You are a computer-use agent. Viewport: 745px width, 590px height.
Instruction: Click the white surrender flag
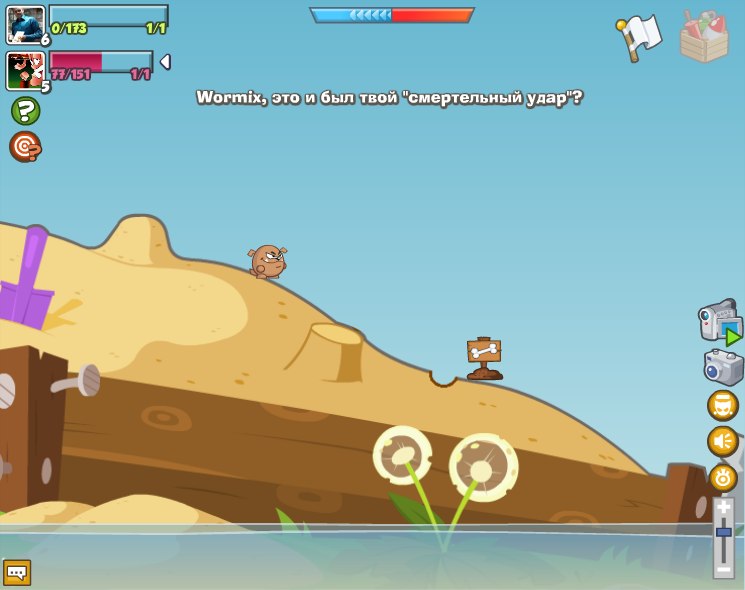[x=640, y=37]
